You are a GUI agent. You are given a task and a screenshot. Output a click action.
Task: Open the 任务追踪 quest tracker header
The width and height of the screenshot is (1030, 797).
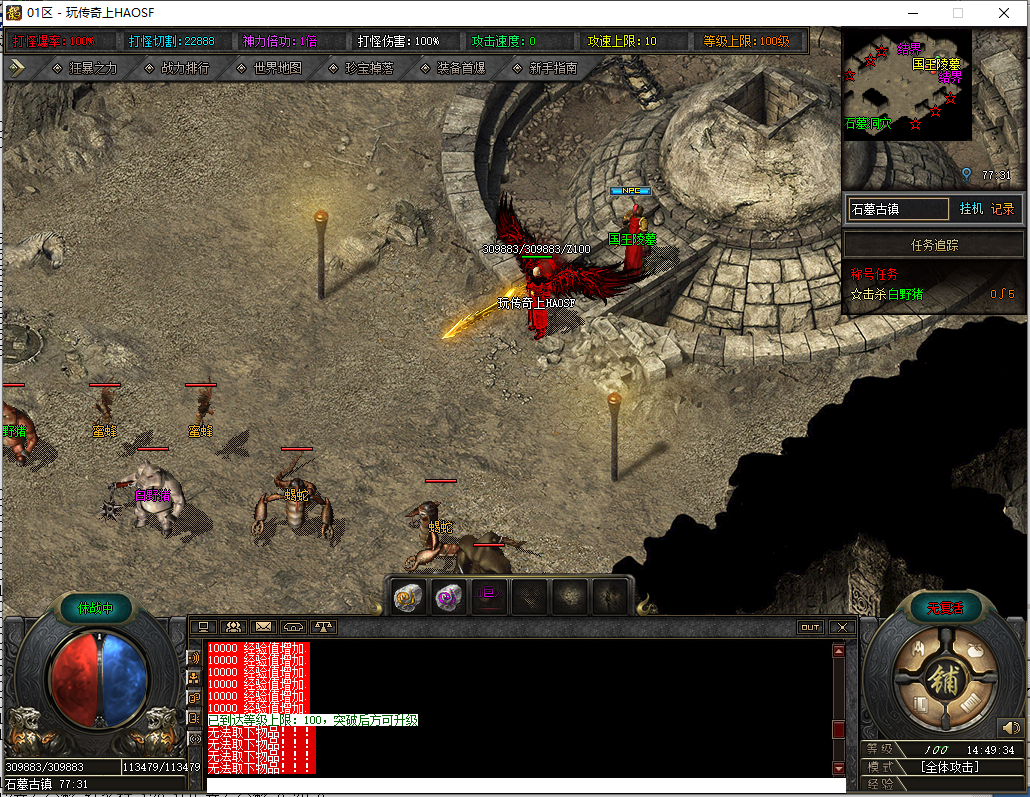click(x=934, y=245)
